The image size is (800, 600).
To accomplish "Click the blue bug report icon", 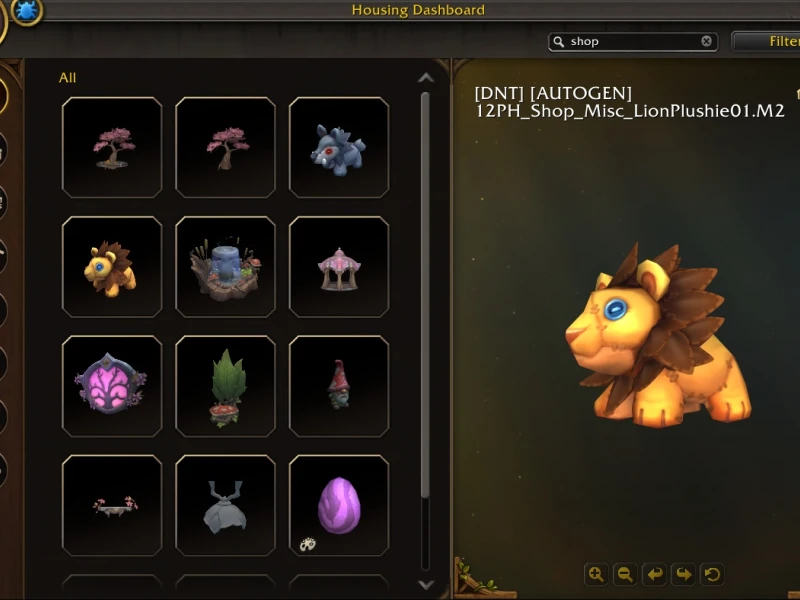I will (27, 11).
